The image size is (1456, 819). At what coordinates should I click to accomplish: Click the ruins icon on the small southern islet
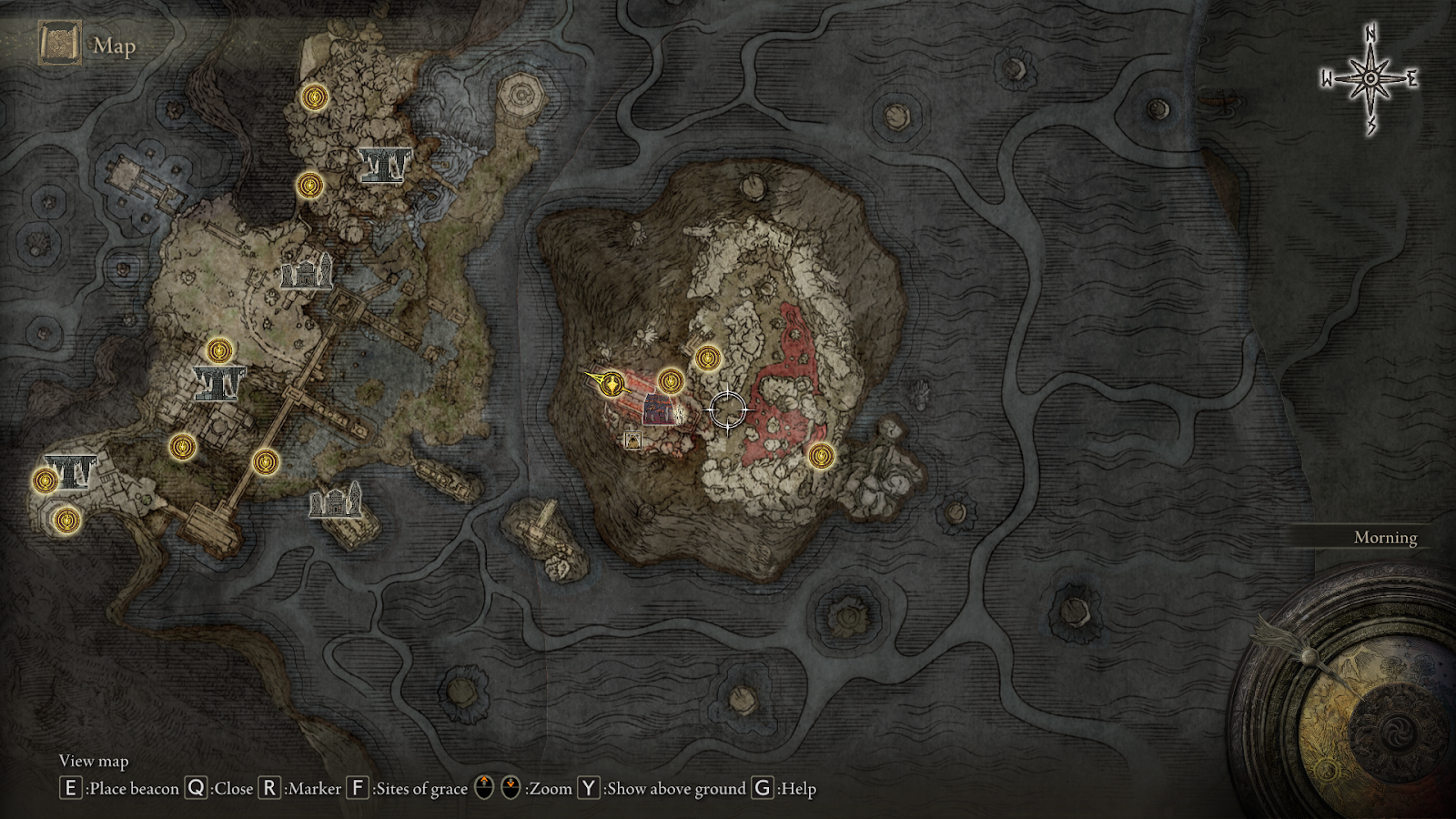[336, 501]
